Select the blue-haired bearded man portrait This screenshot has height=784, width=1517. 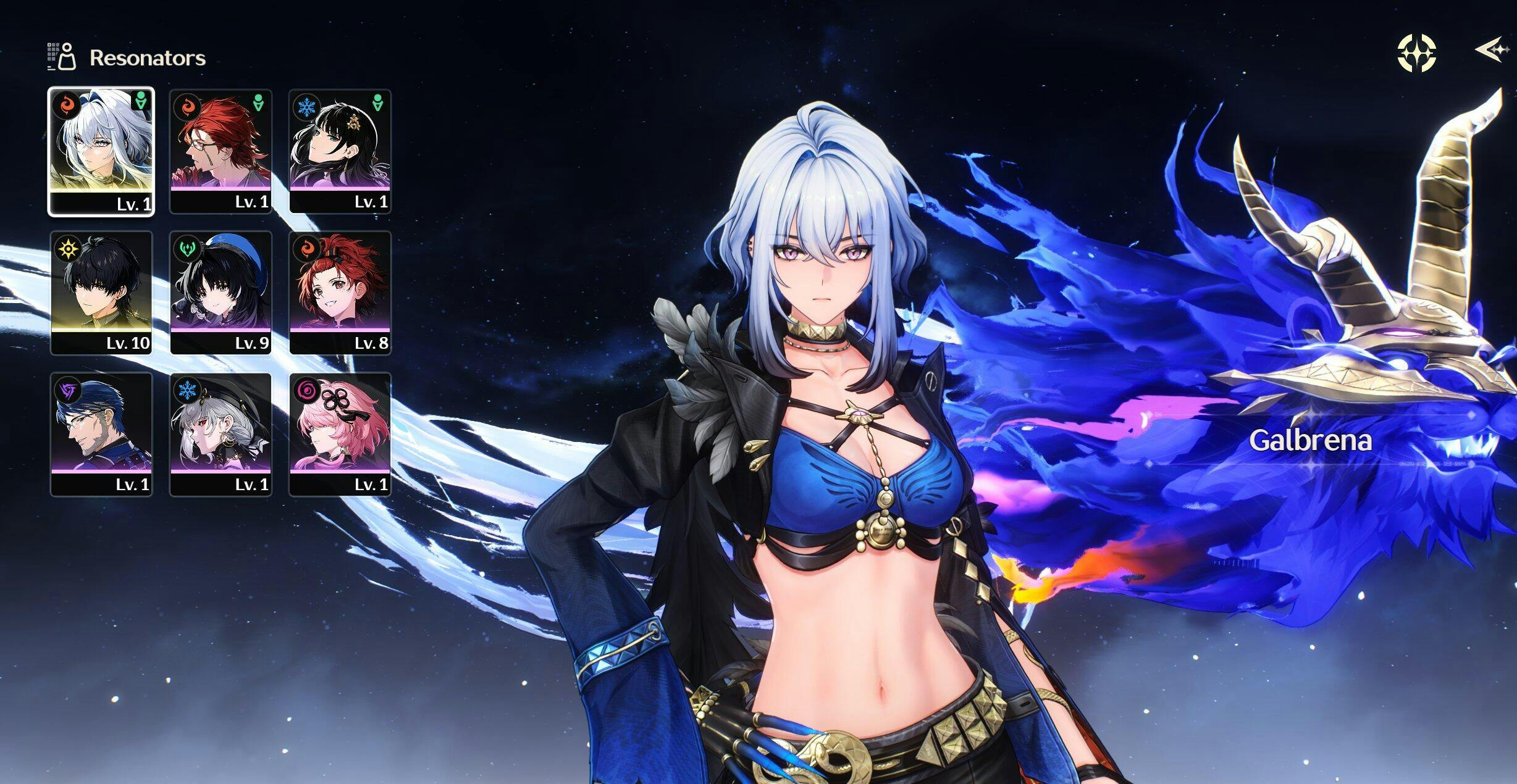click(x=101, y=434)
